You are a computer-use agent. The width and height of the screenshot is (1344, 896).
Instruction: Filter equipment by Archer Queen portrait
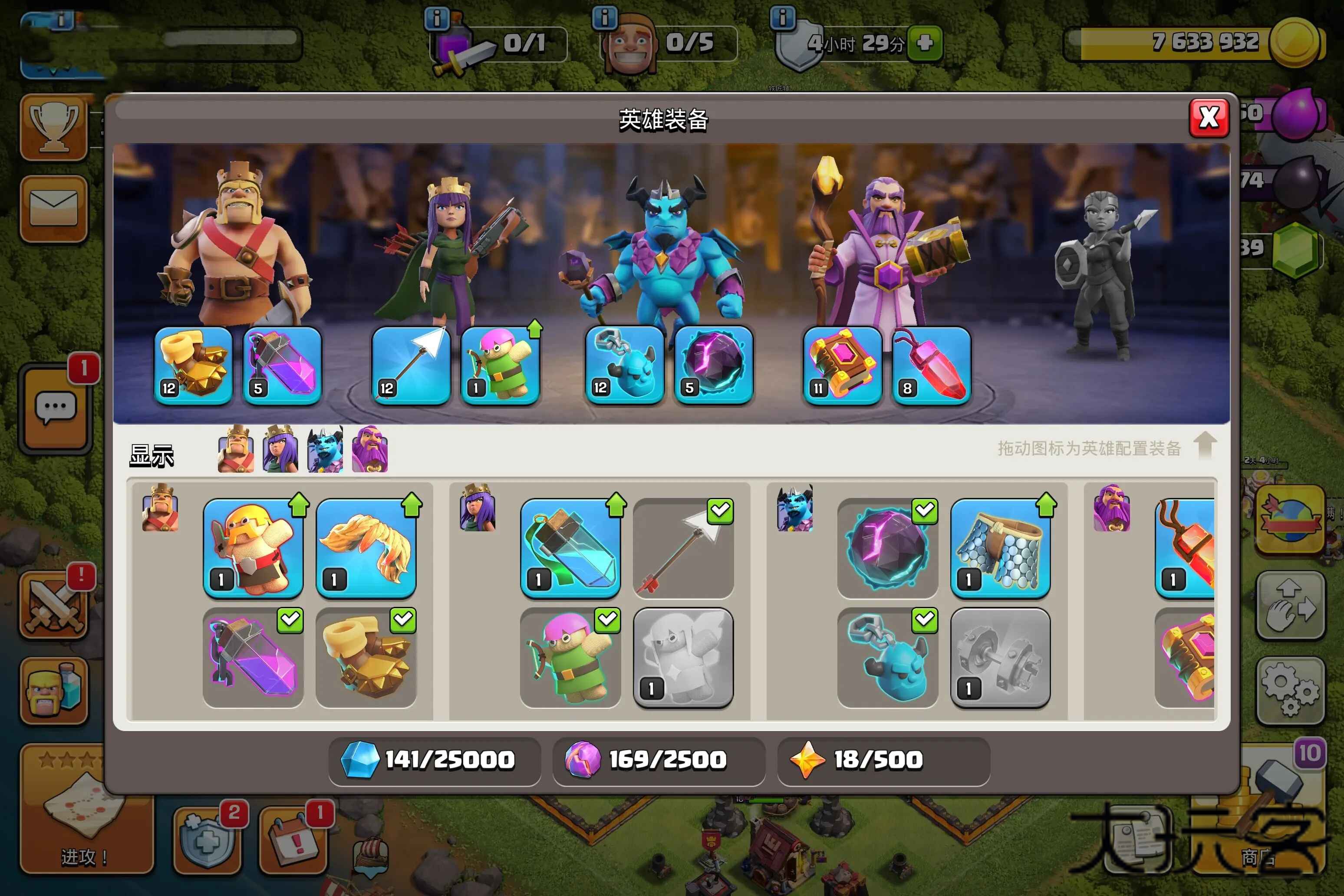pyautogui.click(x=280, y=450)
